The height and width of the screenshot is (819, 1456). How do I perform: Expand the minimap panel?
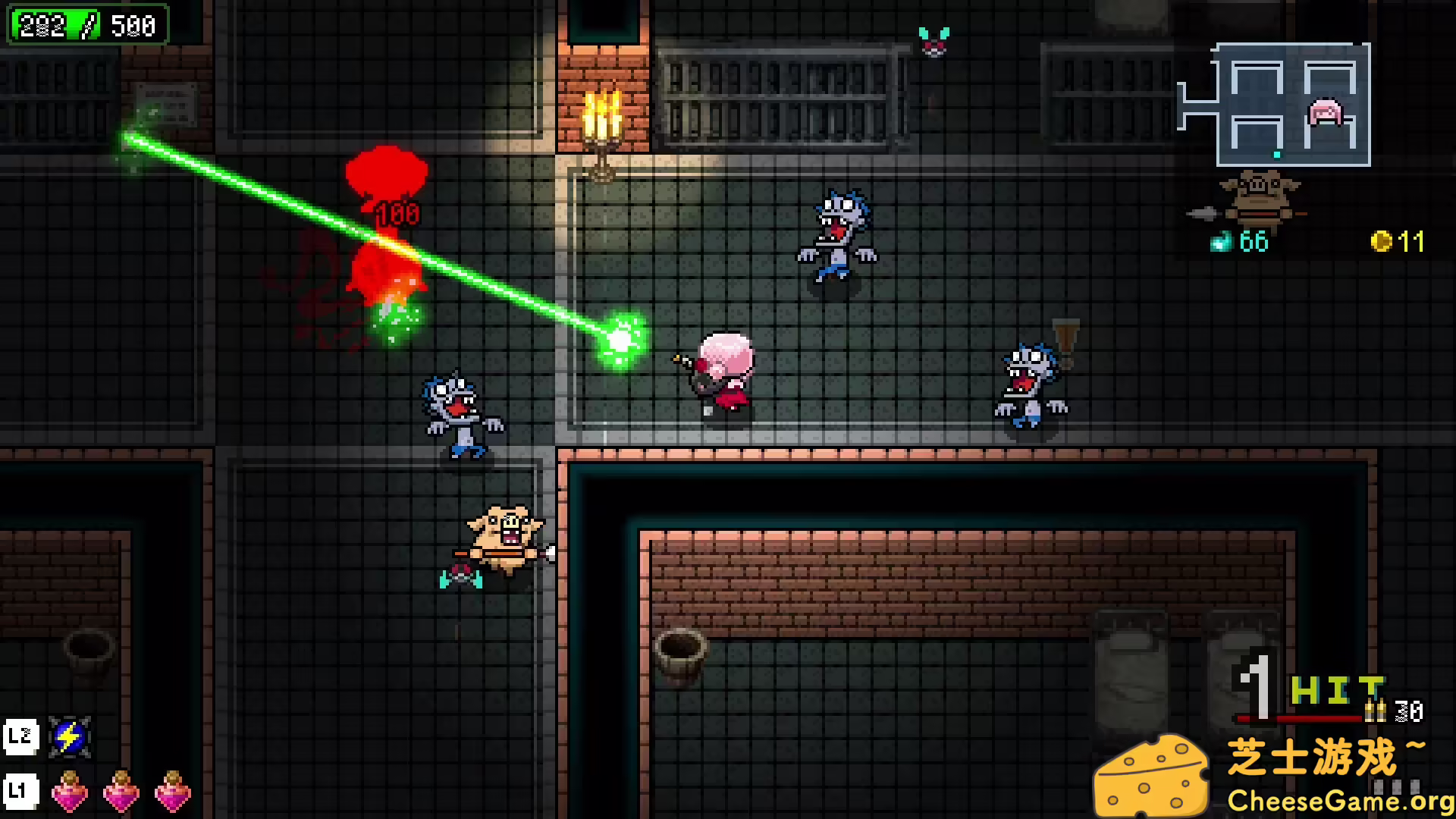point(1293,106)
